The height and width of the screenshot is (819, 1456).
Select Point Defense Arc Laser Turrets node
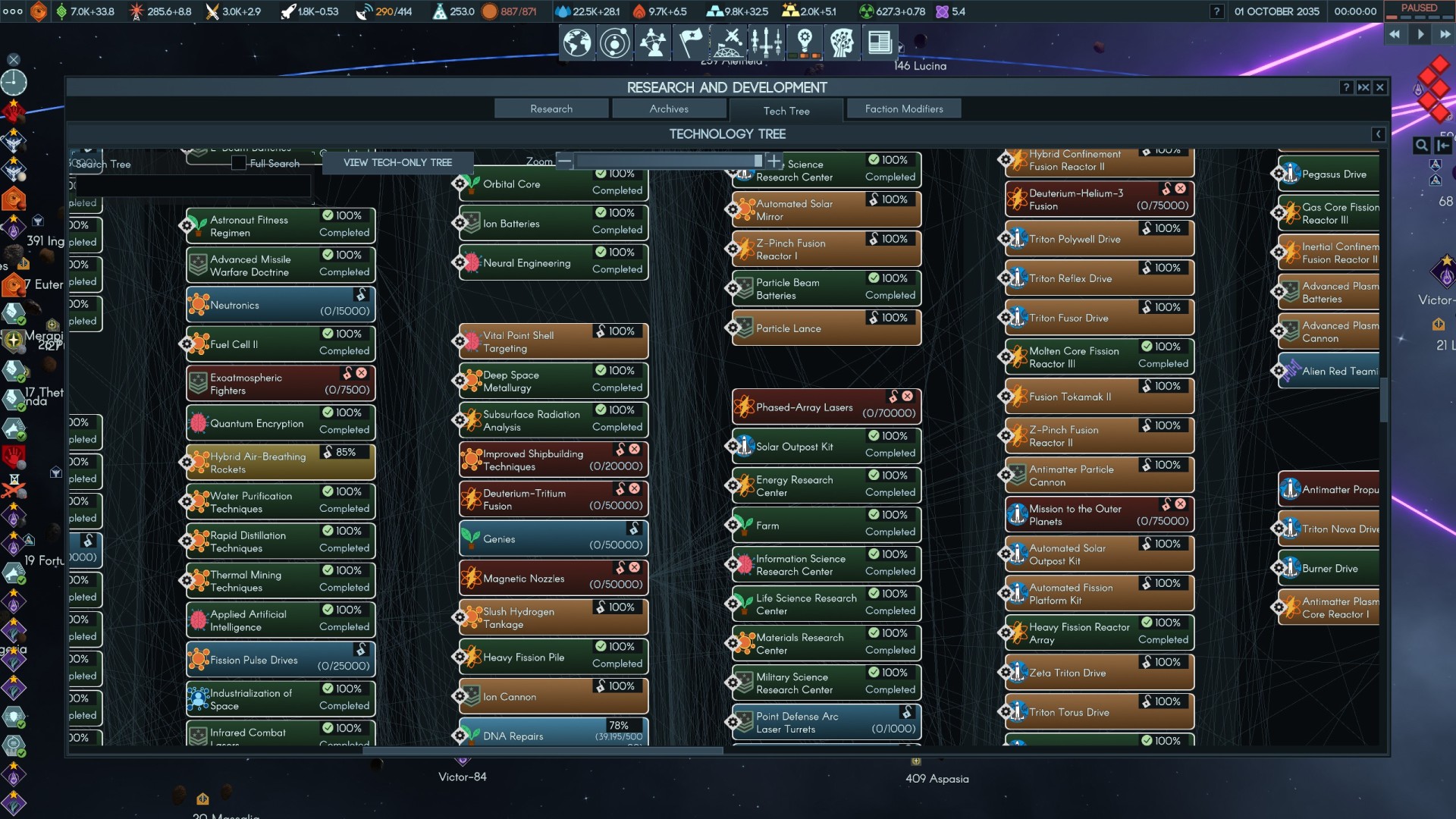point(827,723)
